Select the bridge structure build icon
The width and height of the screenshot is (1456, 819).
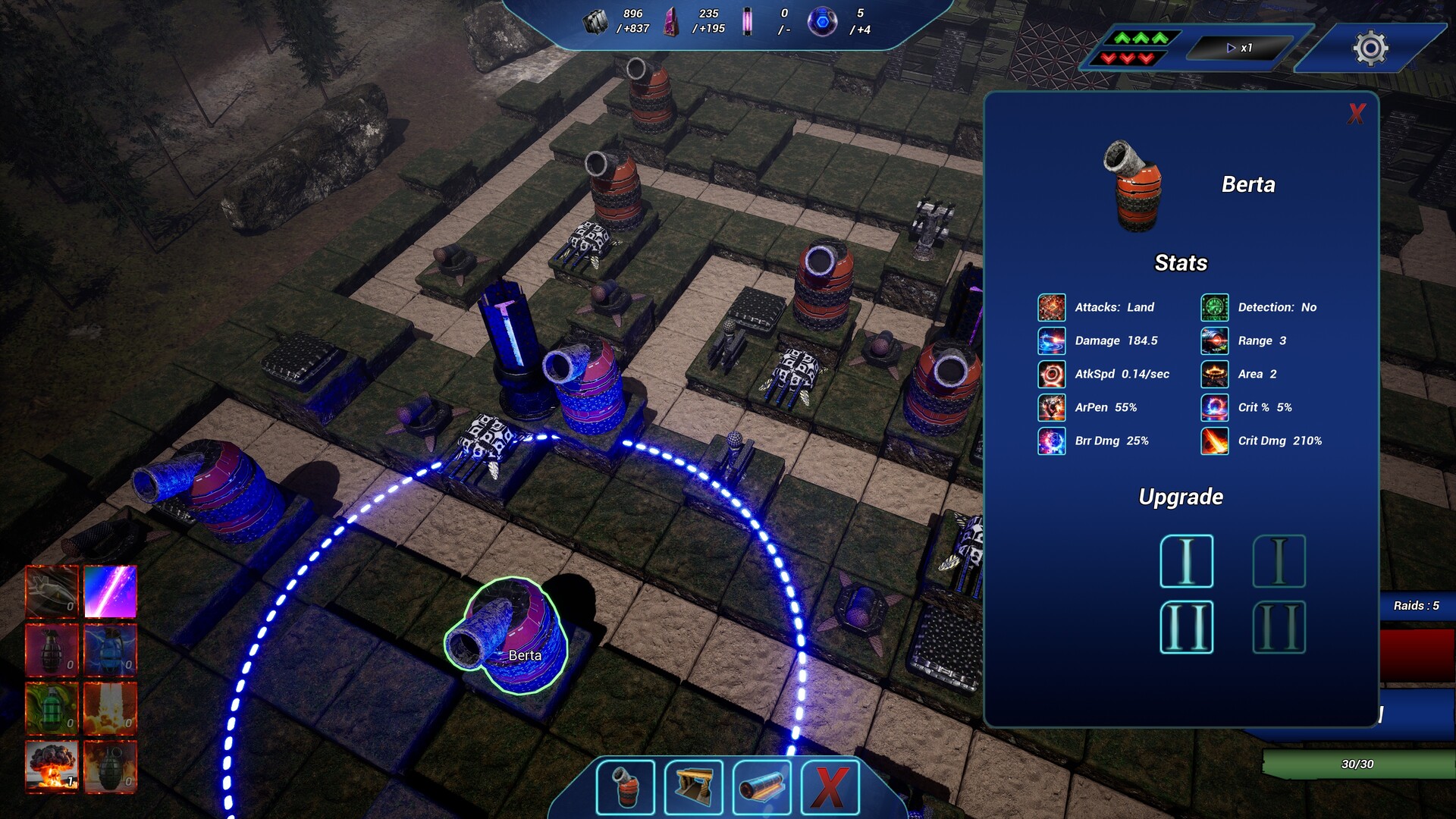(x=694, y=786)
